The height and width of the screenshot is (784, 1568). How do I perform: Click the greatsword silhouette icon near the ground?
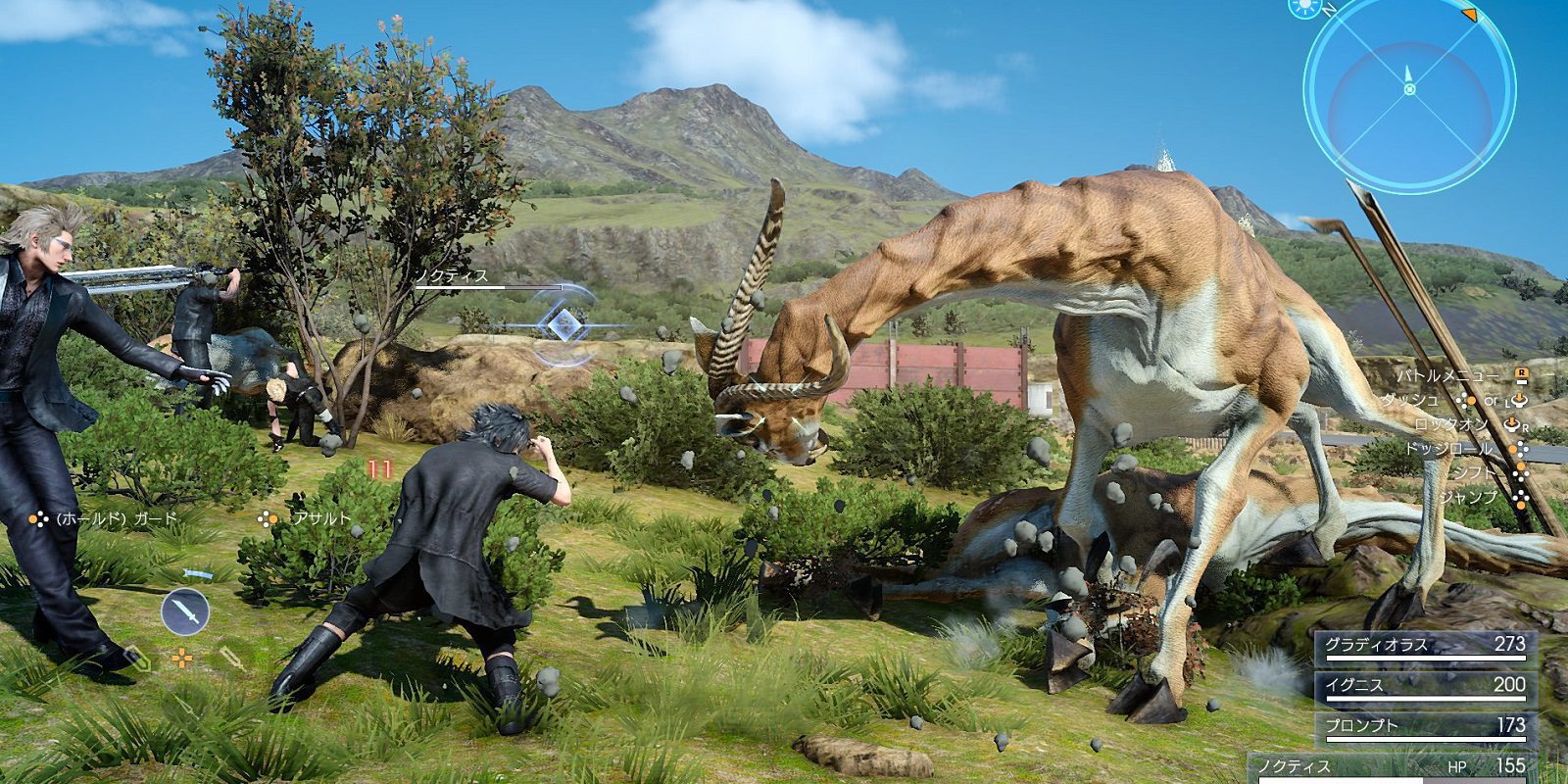click(233, 660)
